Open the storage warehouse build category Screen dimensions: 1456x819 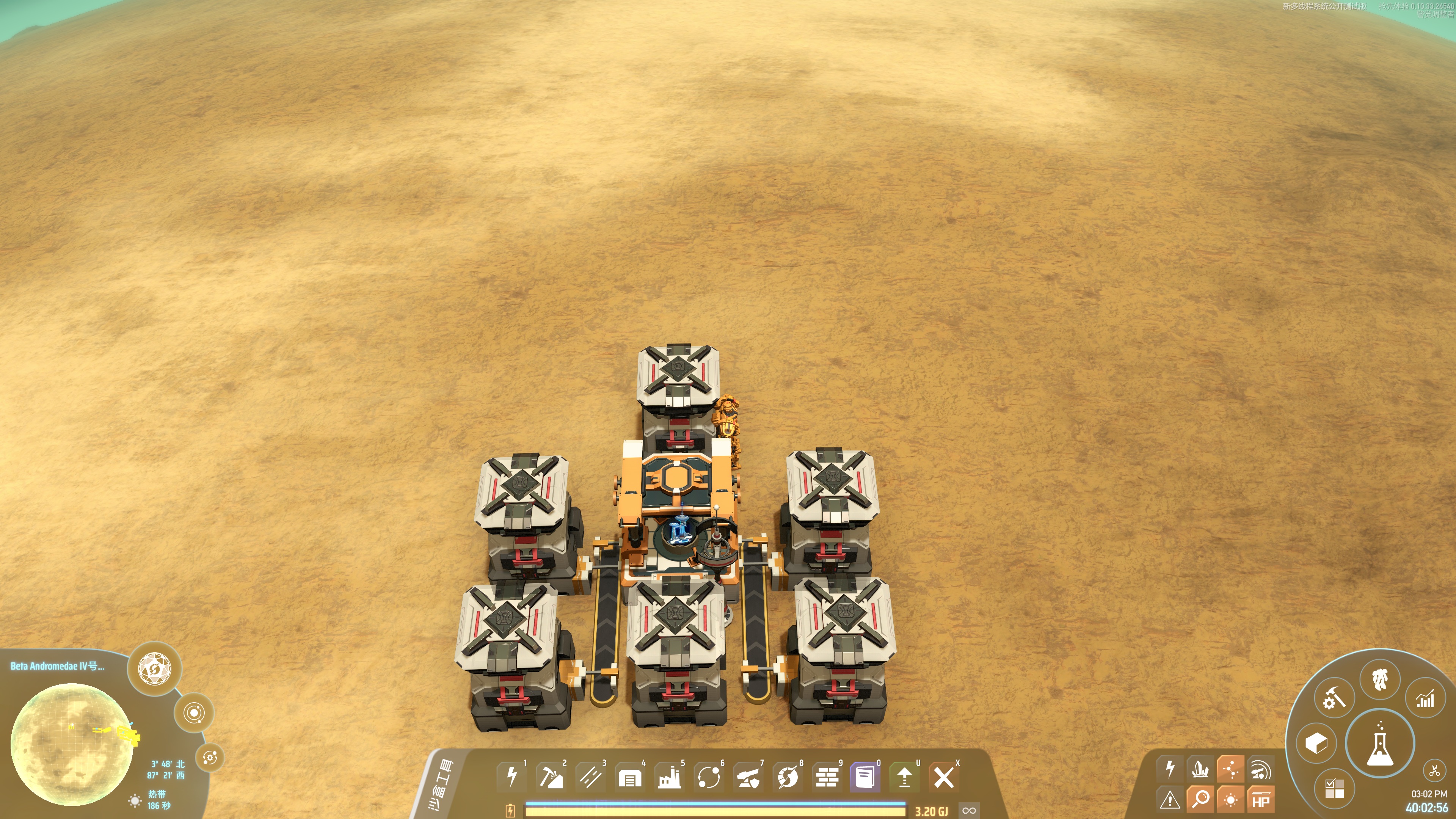(630, 777)
